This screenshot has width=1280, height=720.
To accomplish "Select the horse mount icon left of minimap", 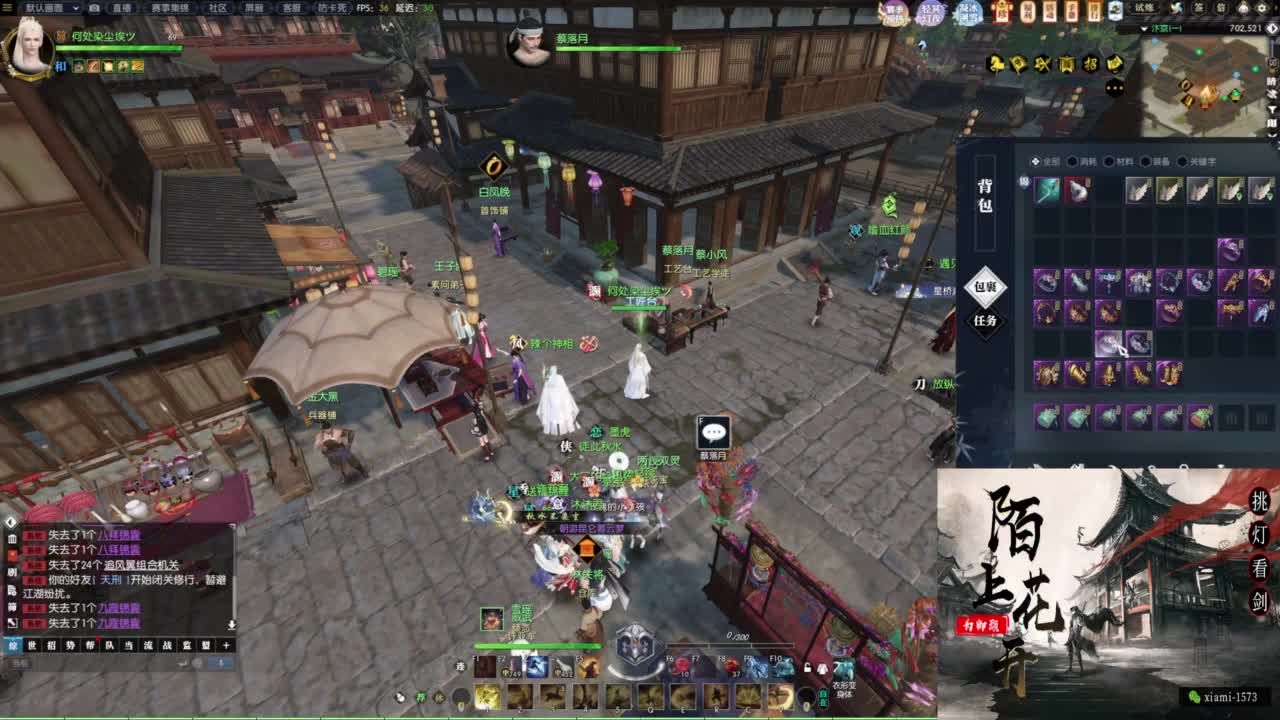I will point(994,62).
